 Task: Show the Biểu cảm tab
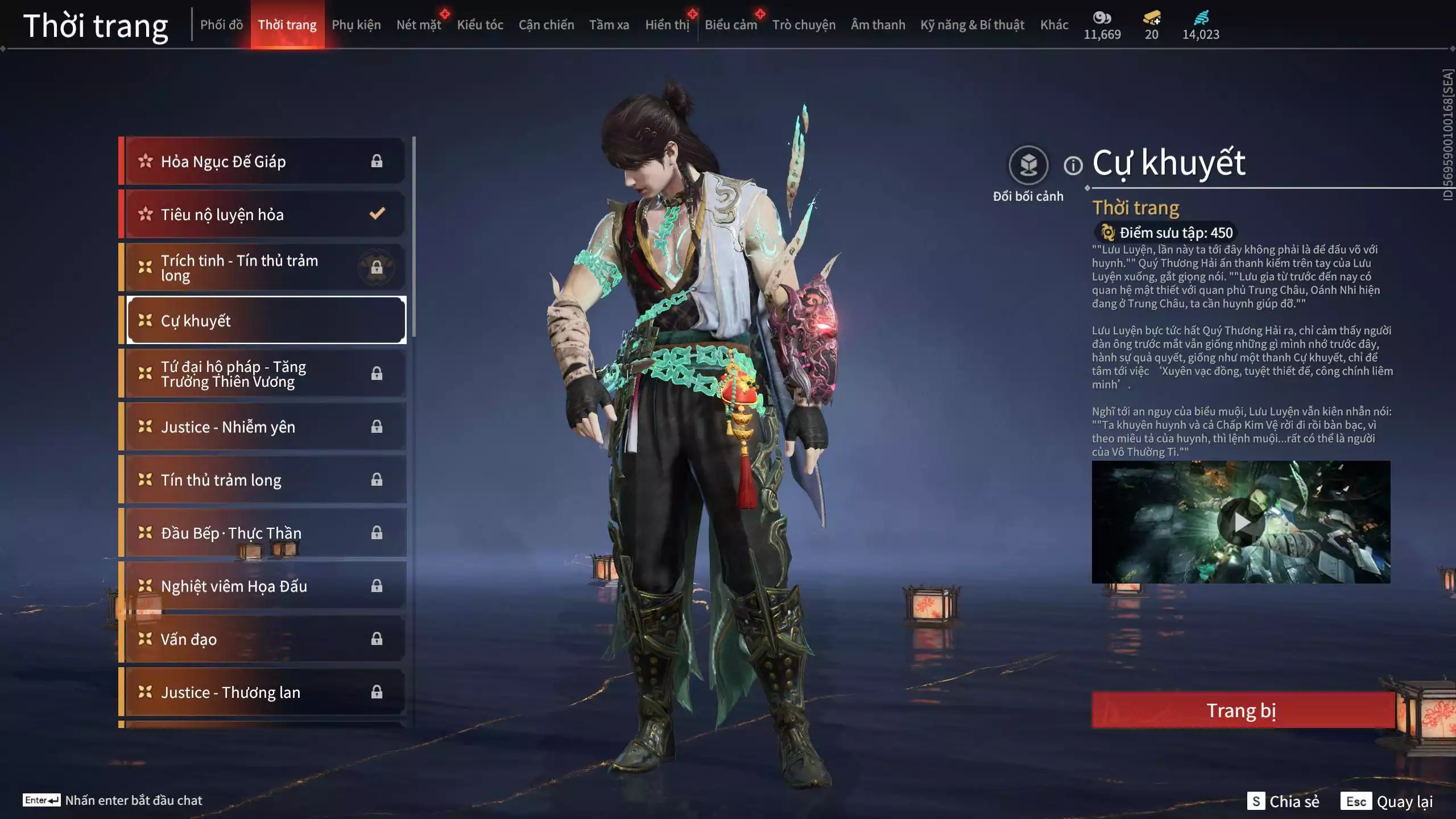(x=731, y=25)
